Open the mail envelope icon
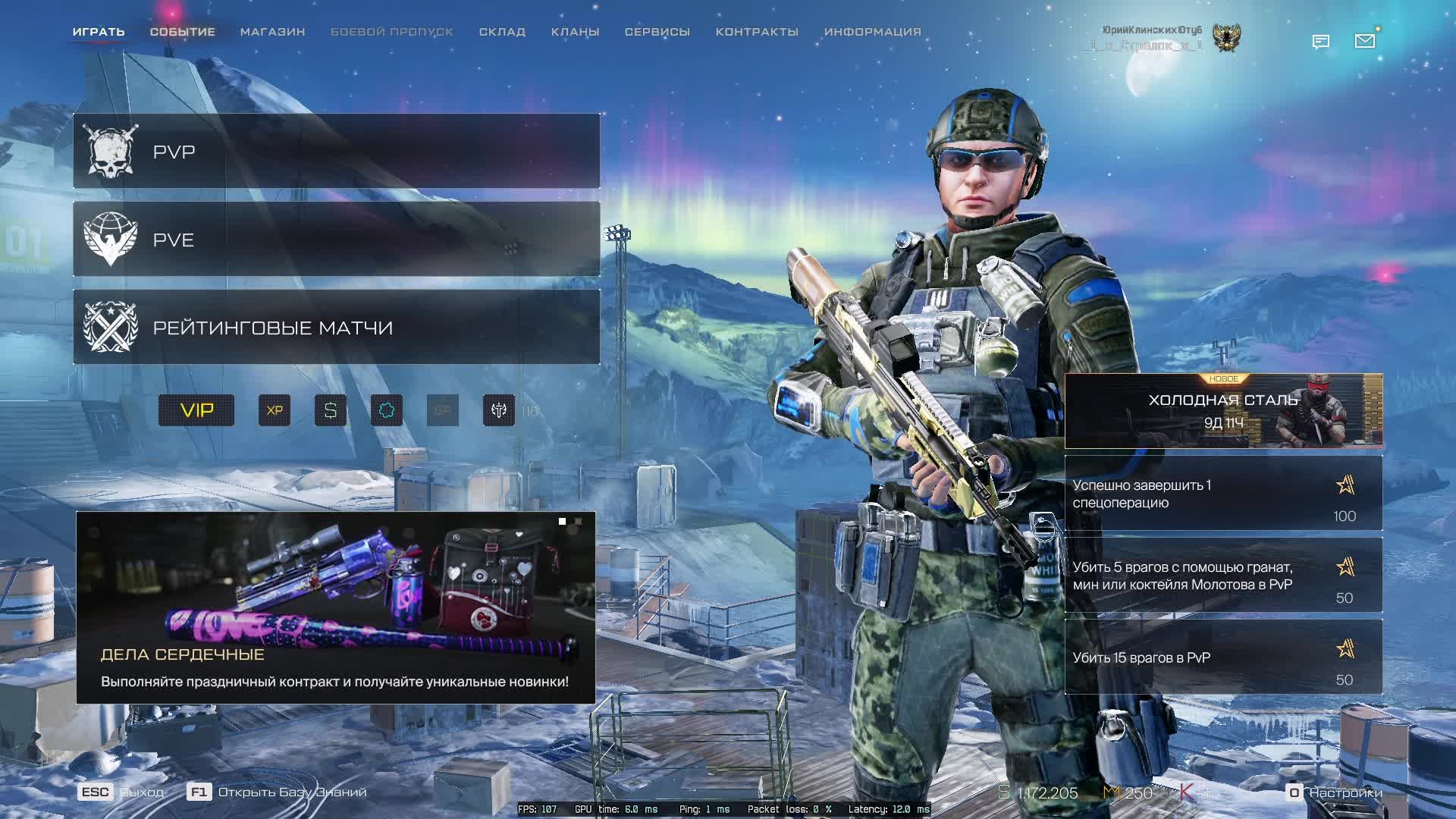The height and width of the screenshot is (819, 1456). click(1365, 41)
